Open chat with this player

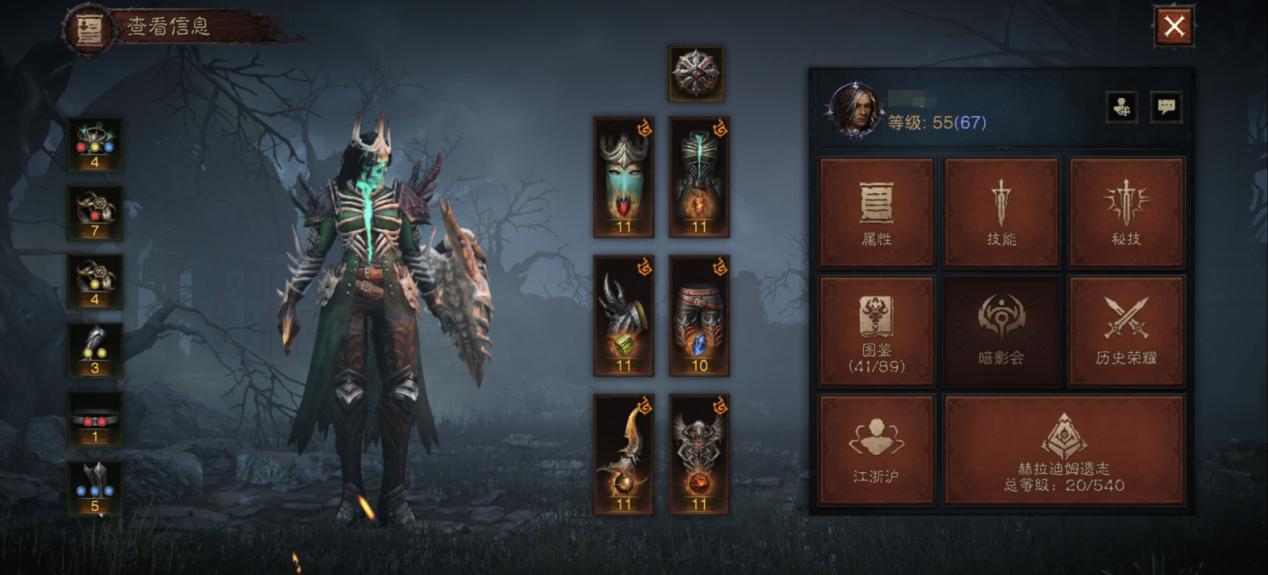1166,107
